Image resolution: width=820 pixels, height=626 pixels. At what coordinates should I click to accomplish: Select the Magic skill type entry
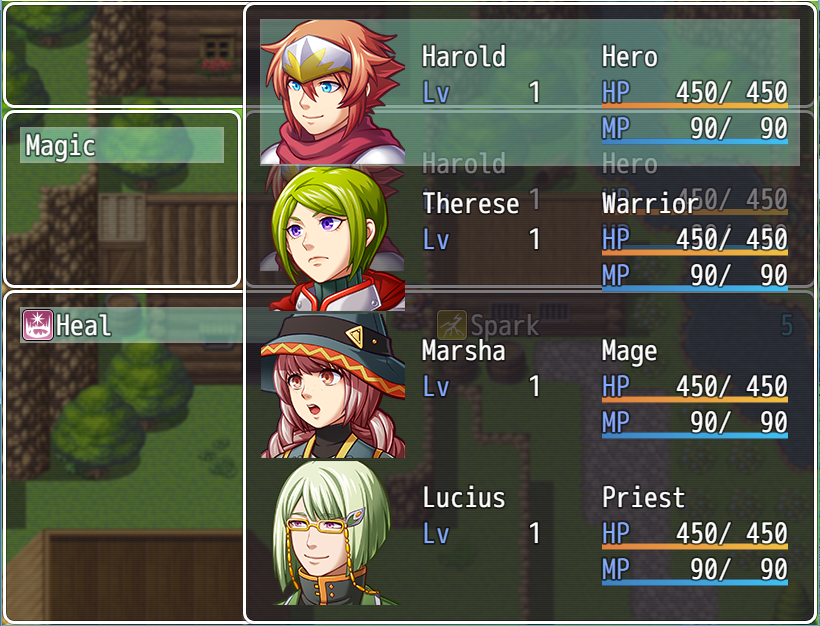[x=121, y=146]
